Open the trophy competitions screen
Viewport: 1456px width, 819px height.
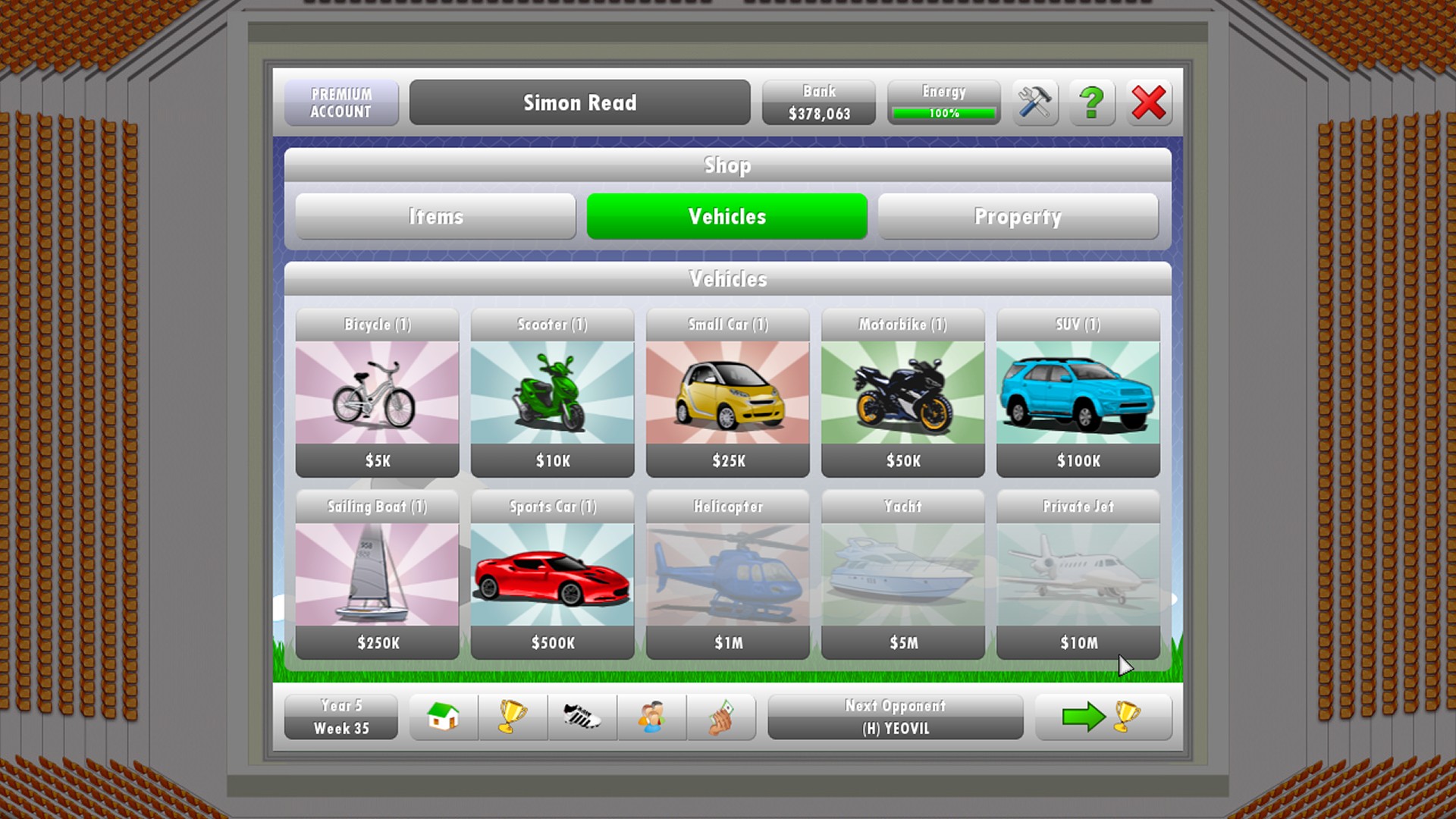click(x=513, y=717)
